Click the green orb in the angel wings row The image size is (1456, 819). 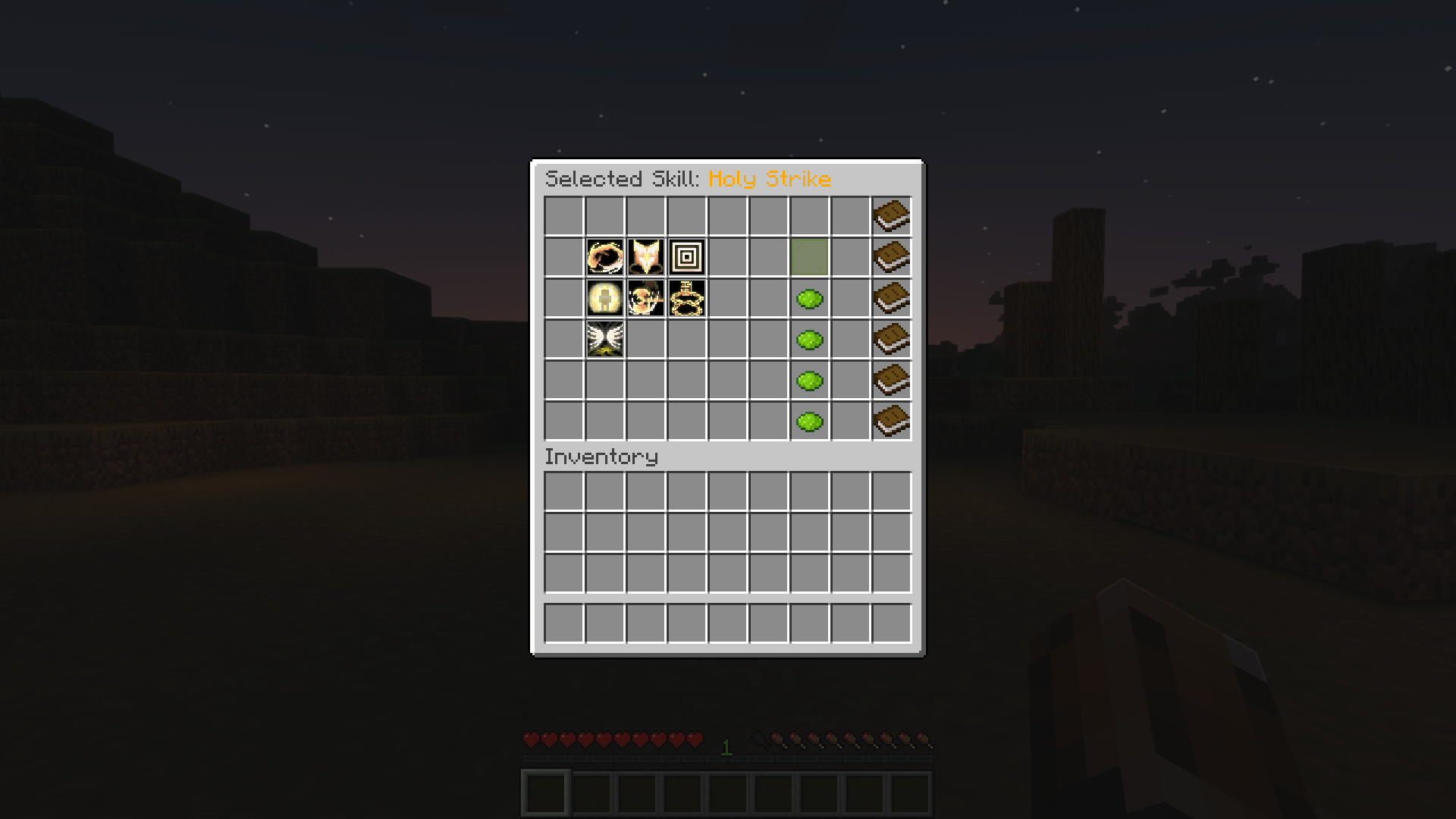(811, 340)
